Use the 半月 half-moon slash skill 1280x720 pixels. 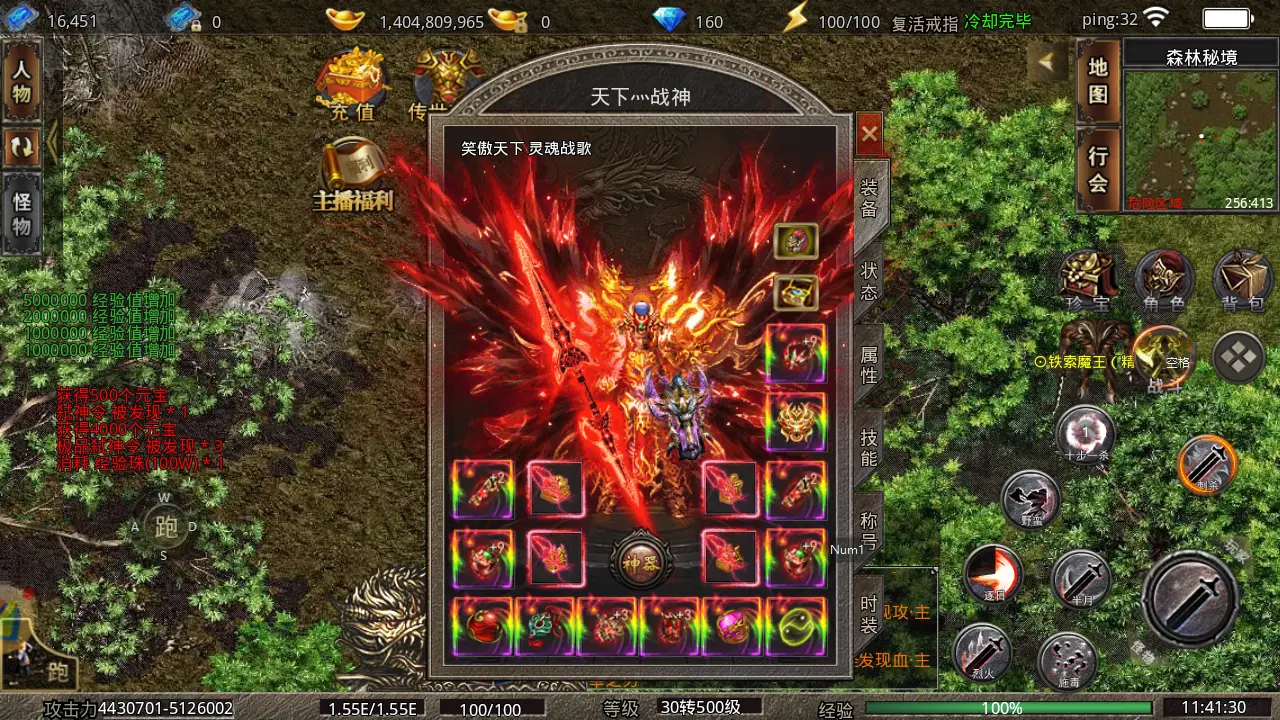[x=1081, y=578]
